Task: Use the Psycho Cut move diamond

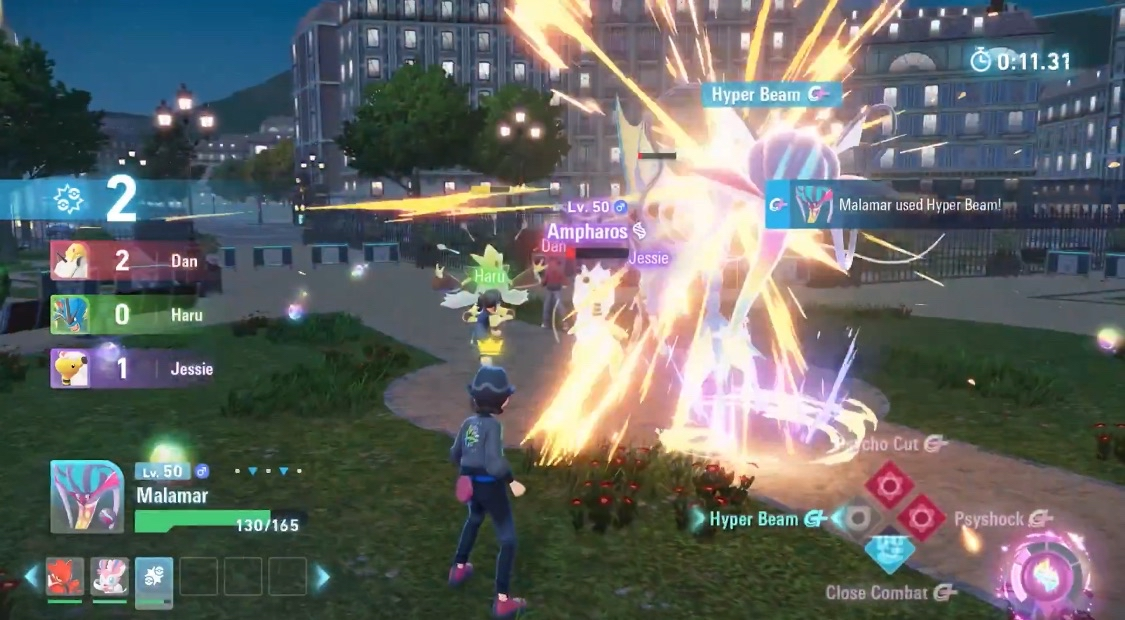Action: (888, 485)
